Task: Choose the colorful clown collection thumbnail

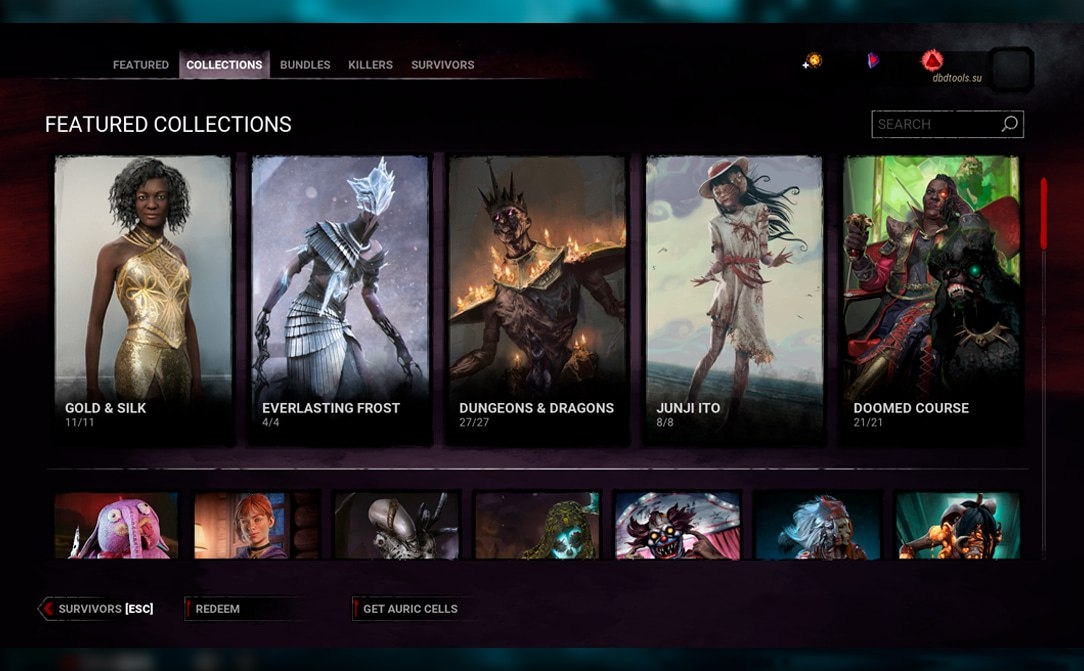Action: [x=677, y=525]
